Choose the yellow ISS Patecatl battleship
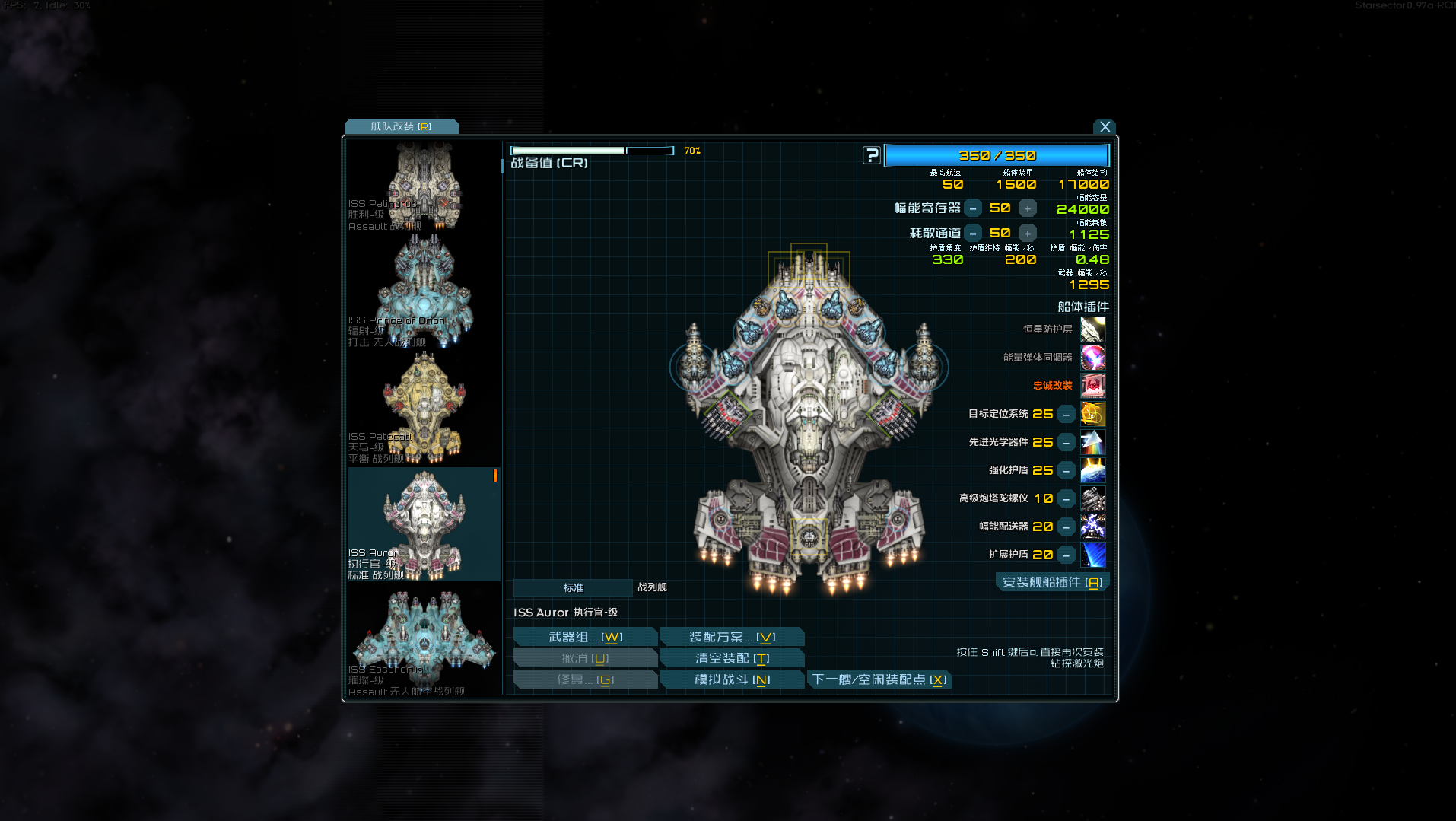 pyautogui.click(x=424, y=409)
